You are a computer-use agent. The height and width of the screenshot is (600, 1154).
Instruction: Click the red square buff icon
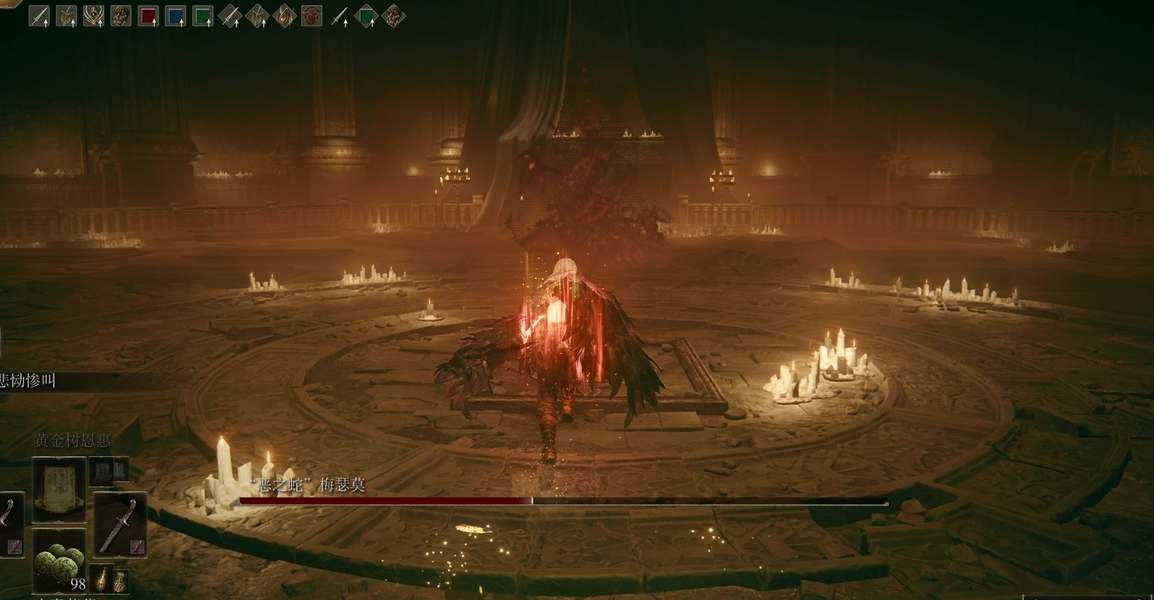pos(148,16)
